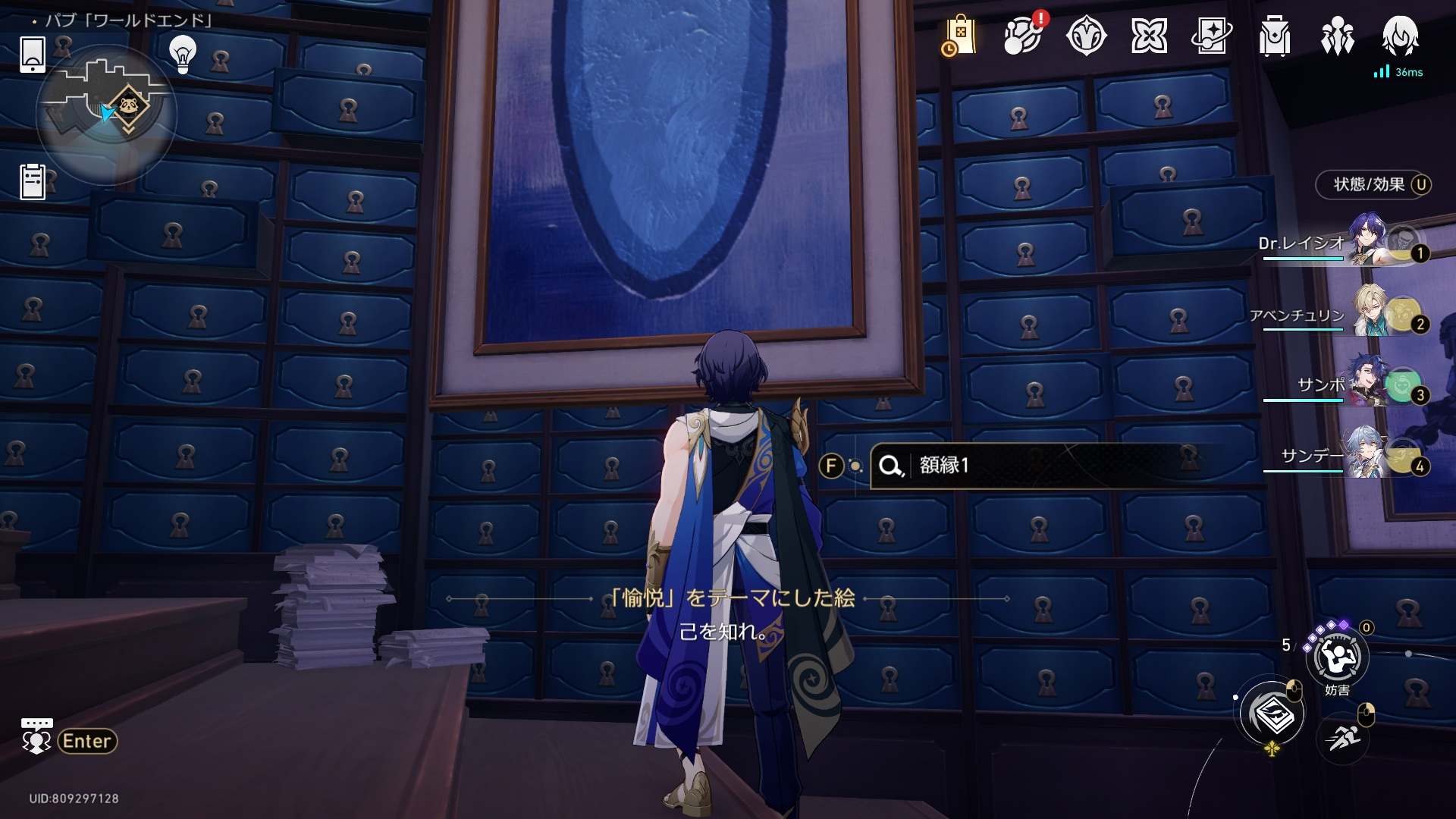Open the event icon with red alert

[1022, 36]
